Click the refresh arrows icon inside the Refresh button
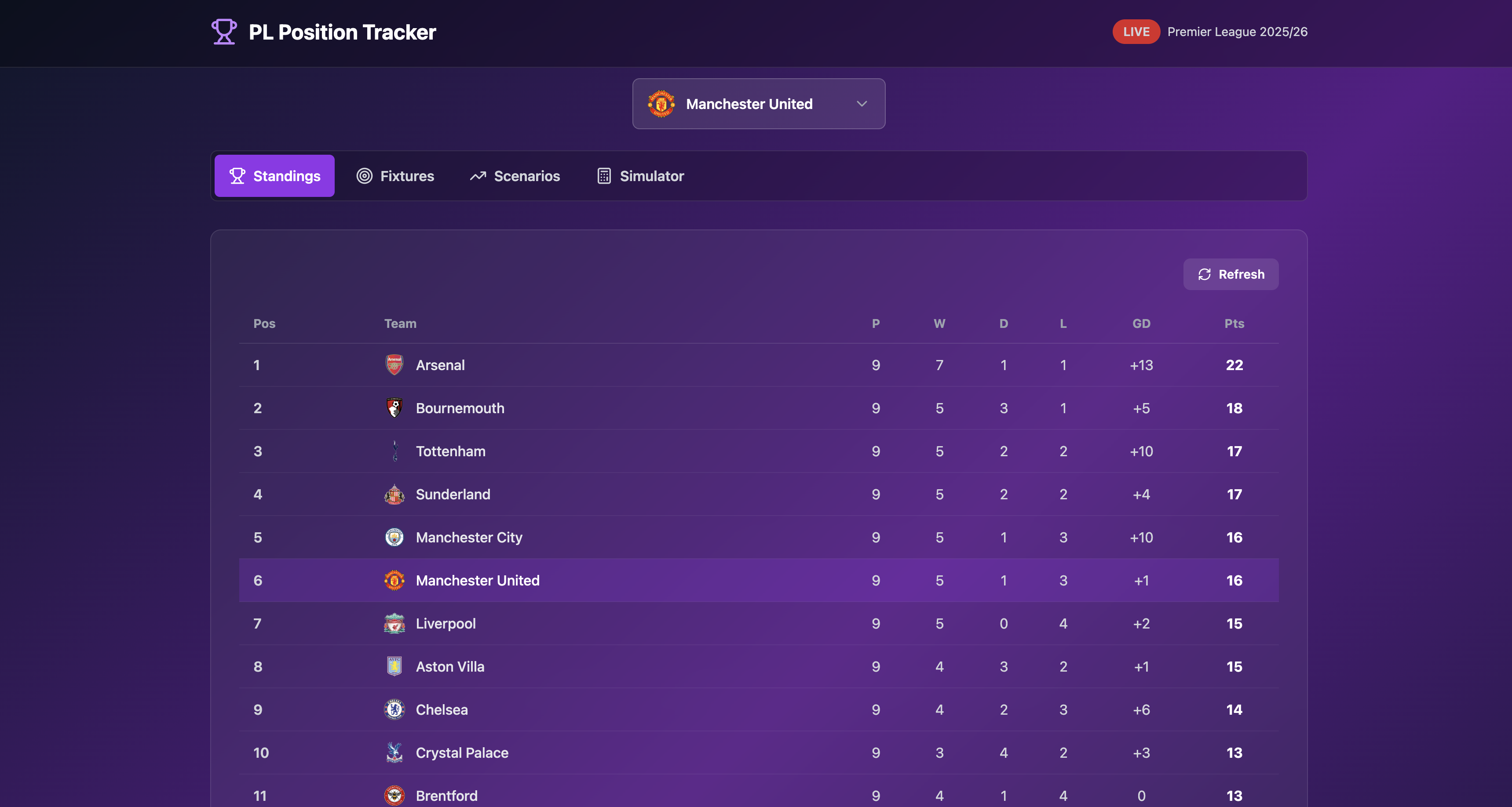The image size is (1512, 807). tap(1205, 274)
